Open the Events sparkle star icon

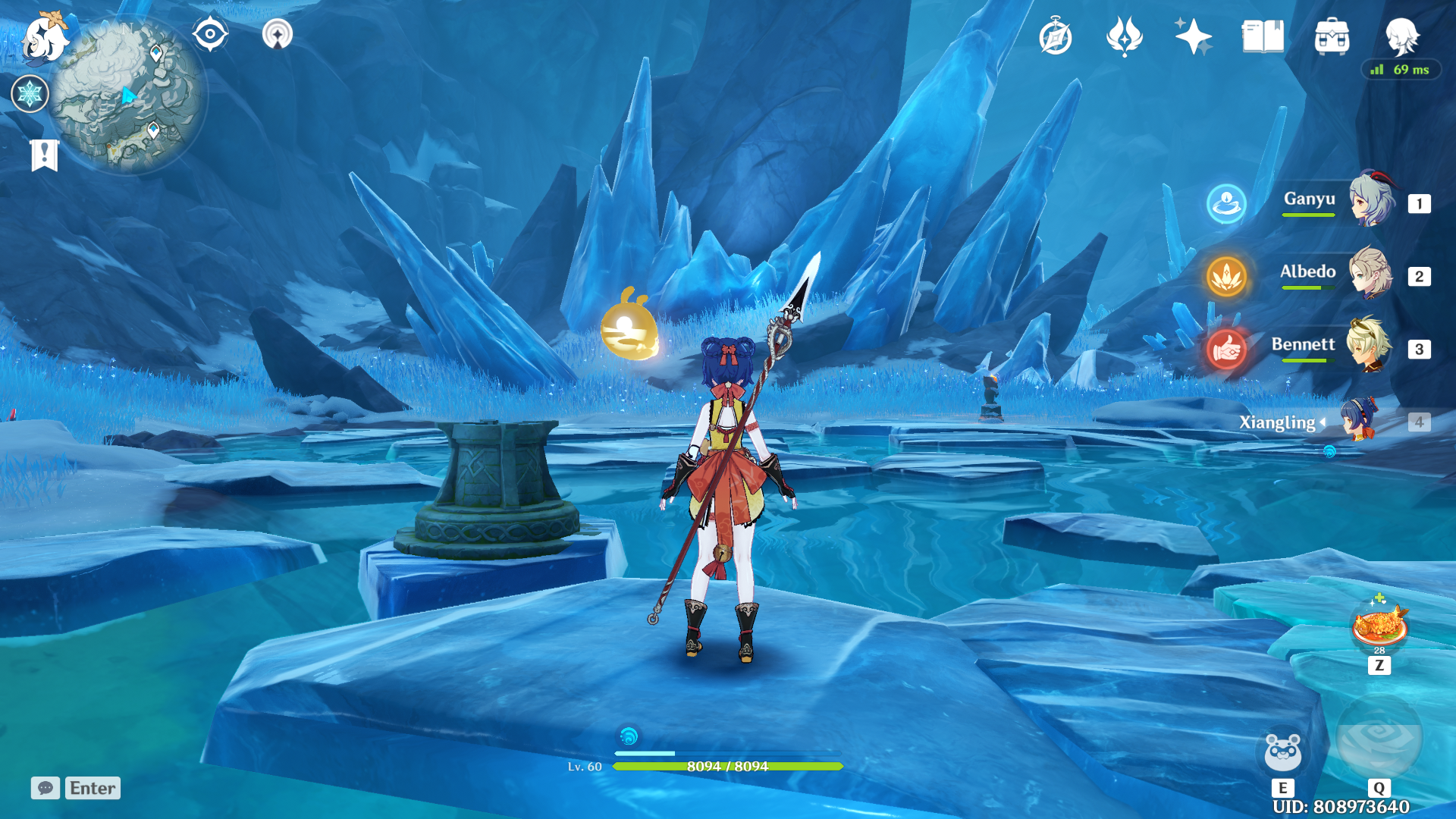click(x=1193, y=36)
